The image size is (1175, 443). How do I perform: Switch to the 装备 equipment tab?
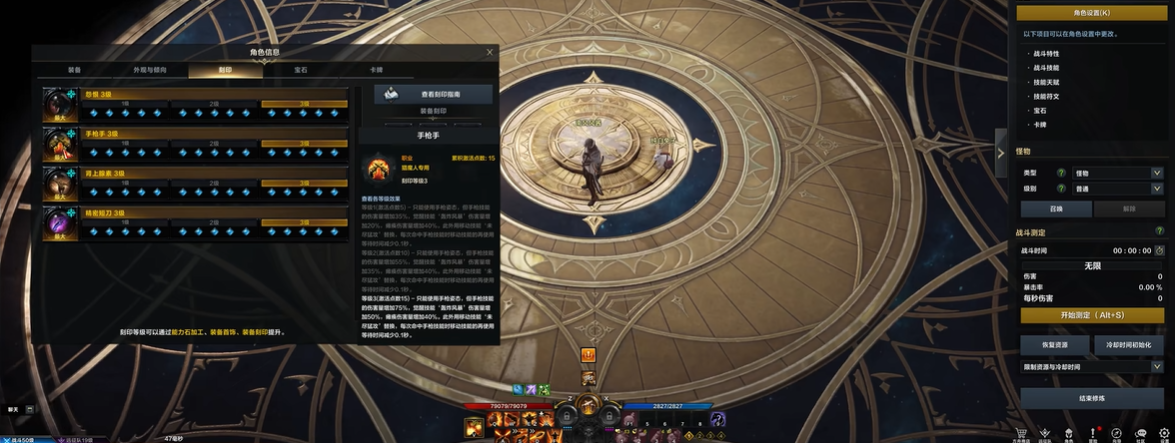pos(75,70)
